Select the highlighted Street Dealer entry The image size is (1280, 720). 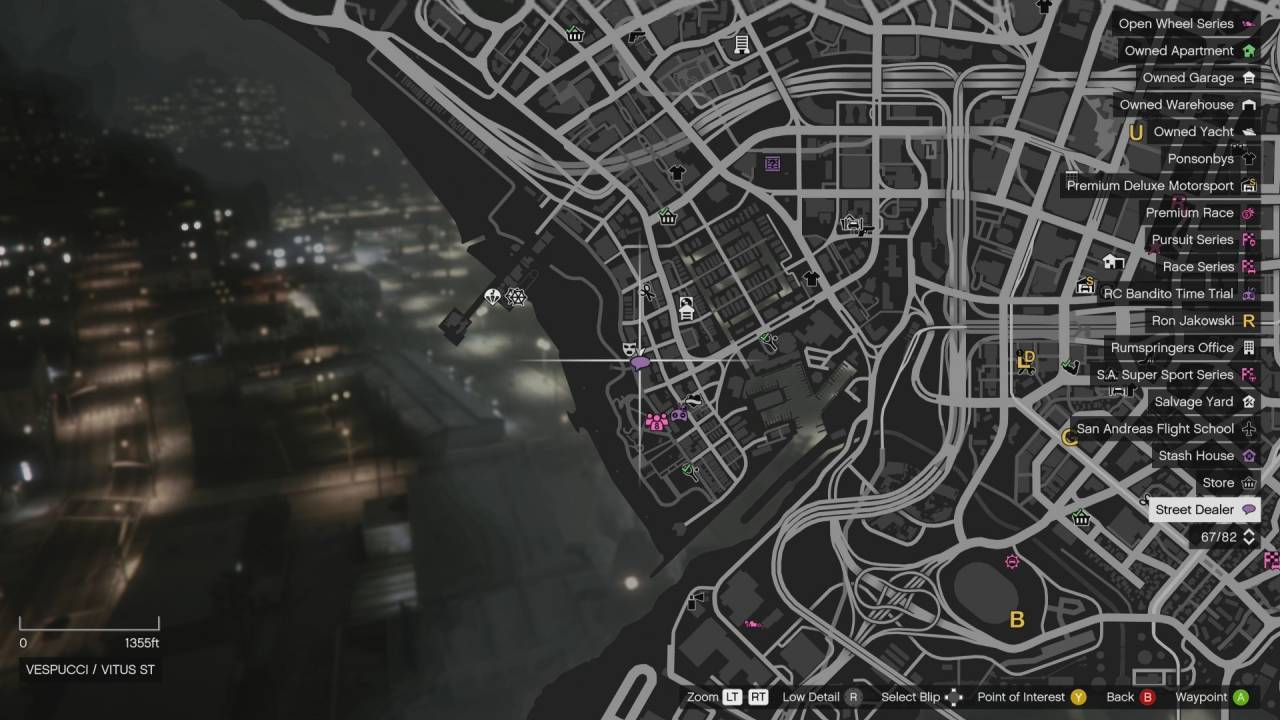coord(1204,510)
